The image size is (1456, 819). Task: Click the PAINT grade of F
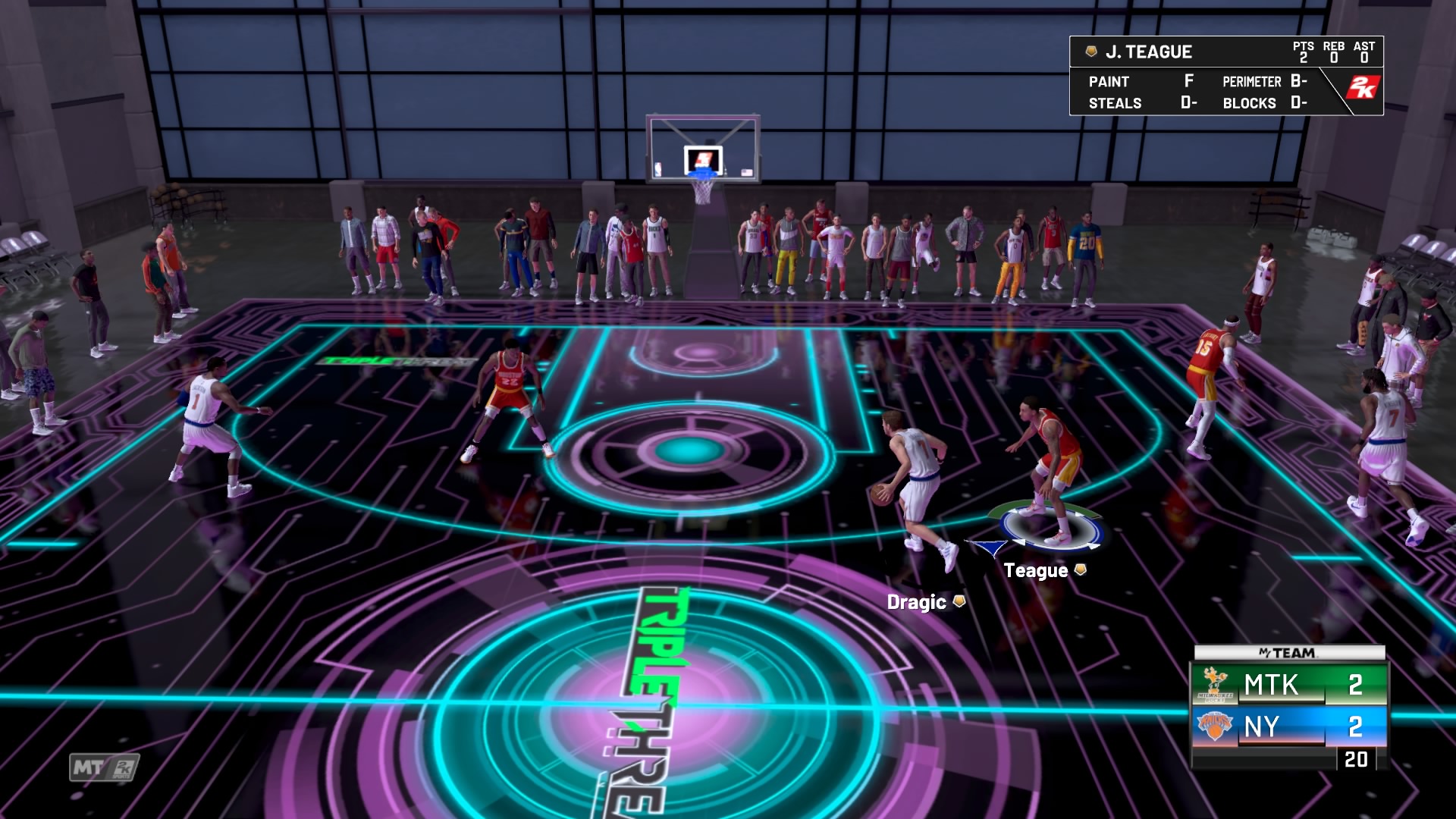(x=1188, y=80)
